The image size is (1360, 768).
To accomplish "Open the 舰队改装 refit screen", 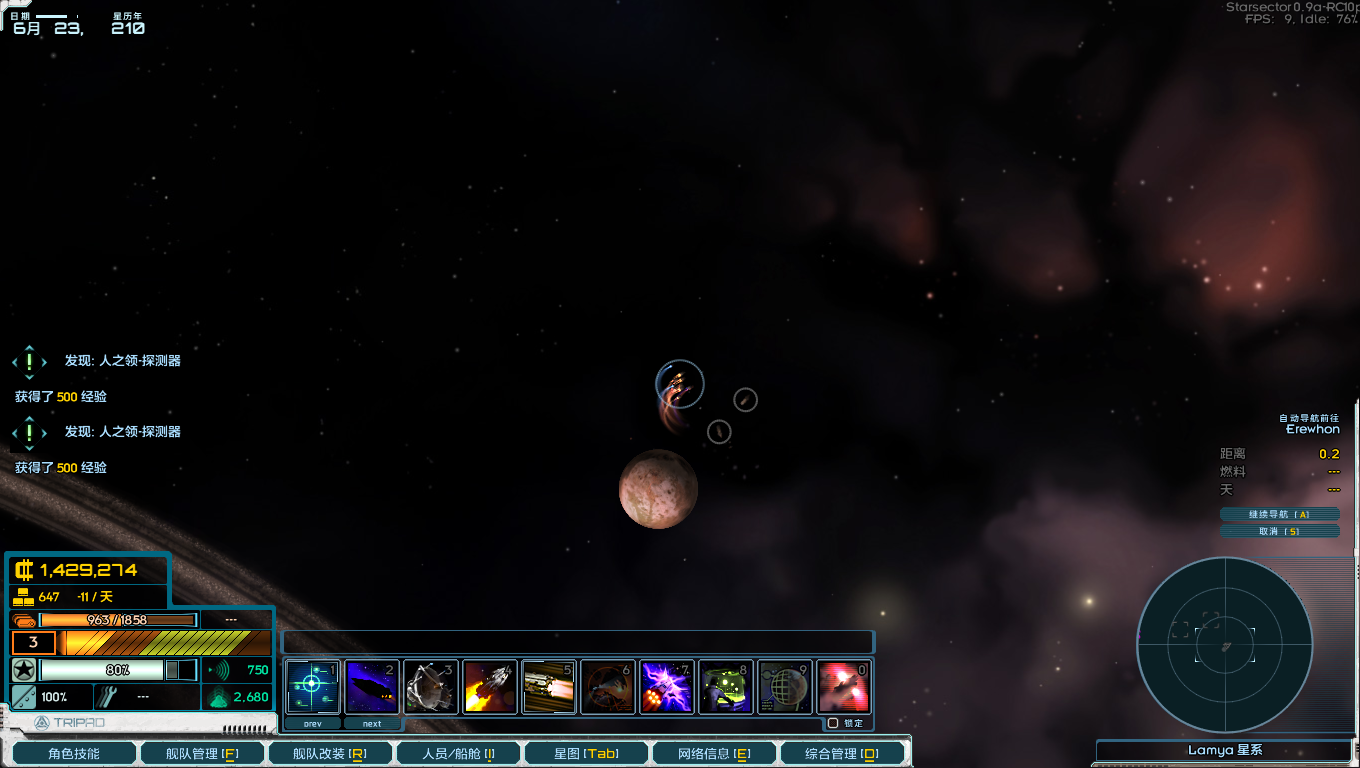I will (x=330, y=752).
